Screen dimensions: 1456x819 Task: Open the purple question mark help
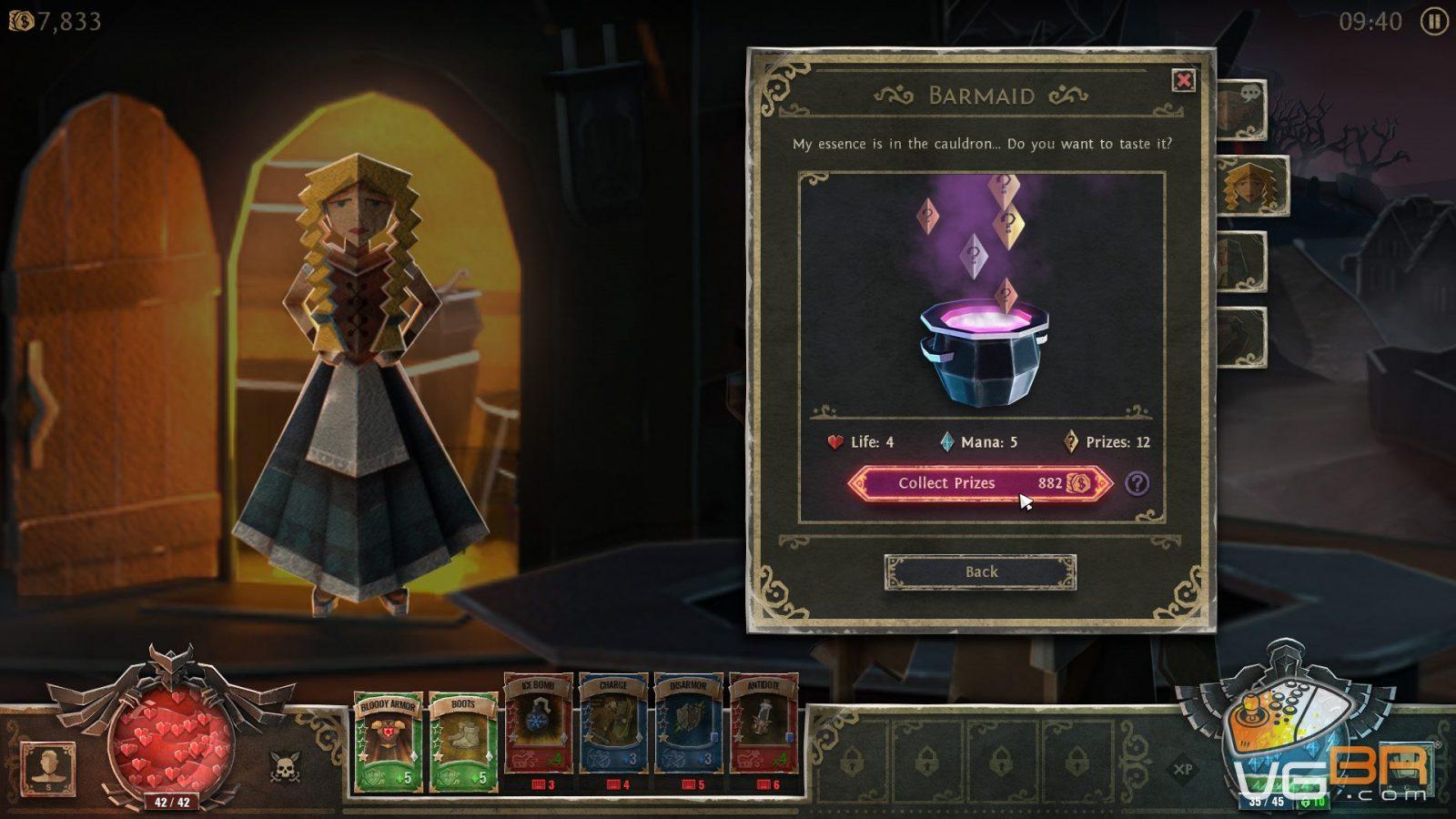(1137, 483)
